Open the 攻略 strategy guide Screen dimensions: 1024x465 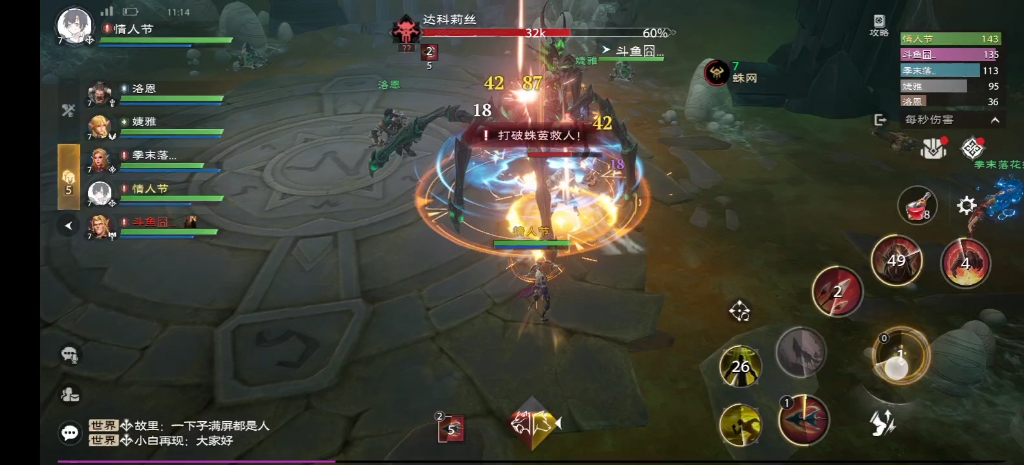(879, 25)
